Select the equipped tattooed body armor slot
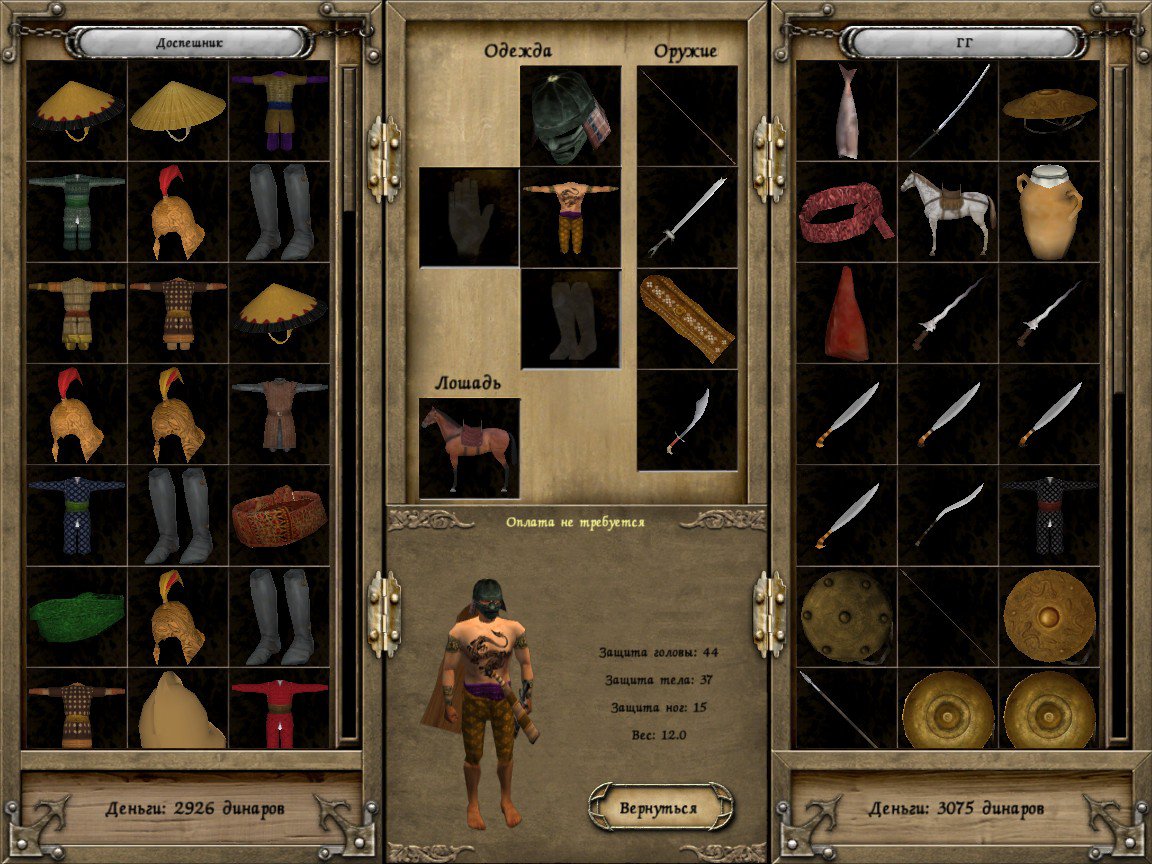This screenshot has height=864, width=1152. (570, 217)
